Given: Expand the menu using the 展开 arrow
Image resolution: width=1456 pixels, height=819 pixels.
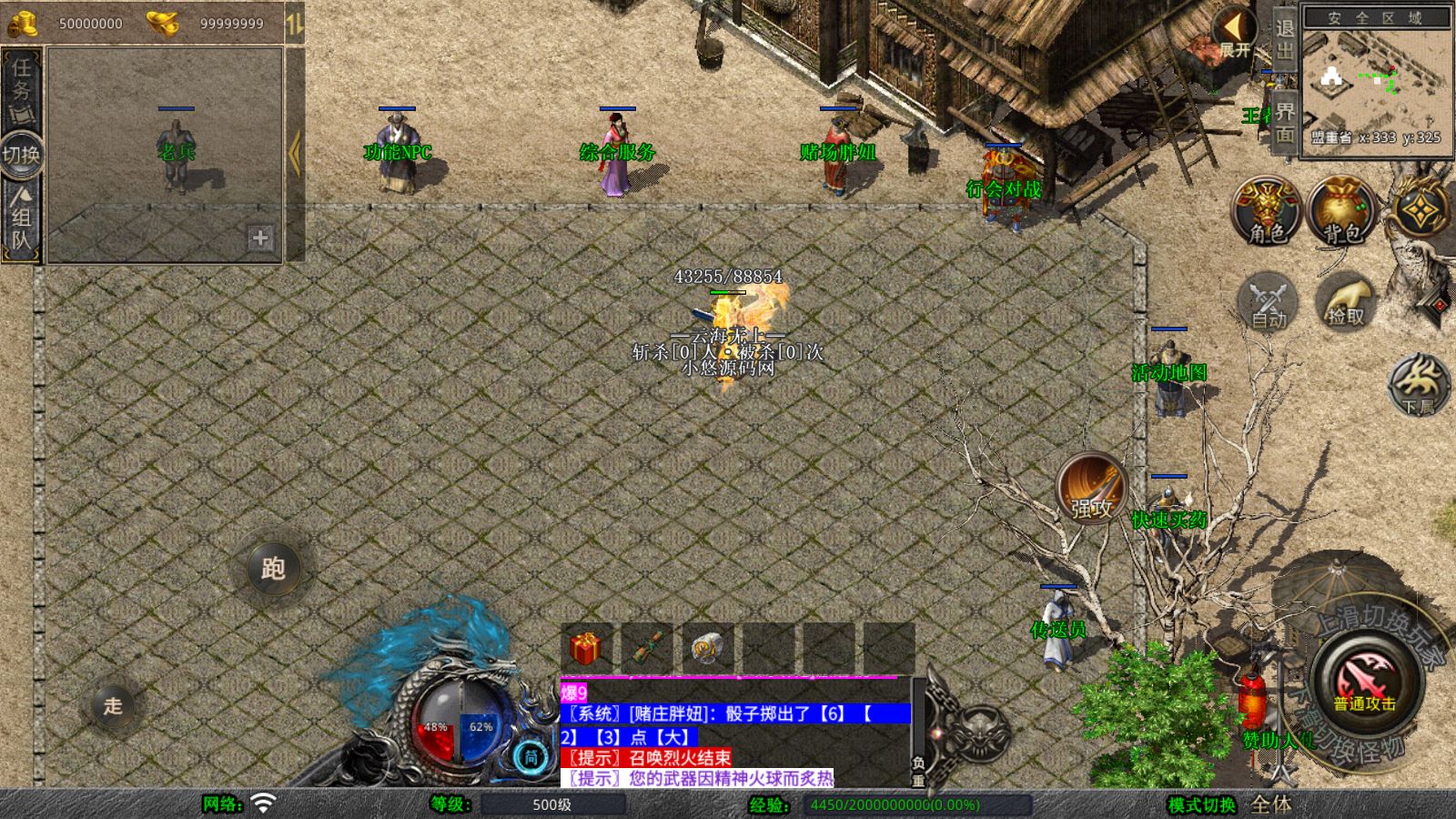Looking at the screenshot, I should tap(1234, 33).
